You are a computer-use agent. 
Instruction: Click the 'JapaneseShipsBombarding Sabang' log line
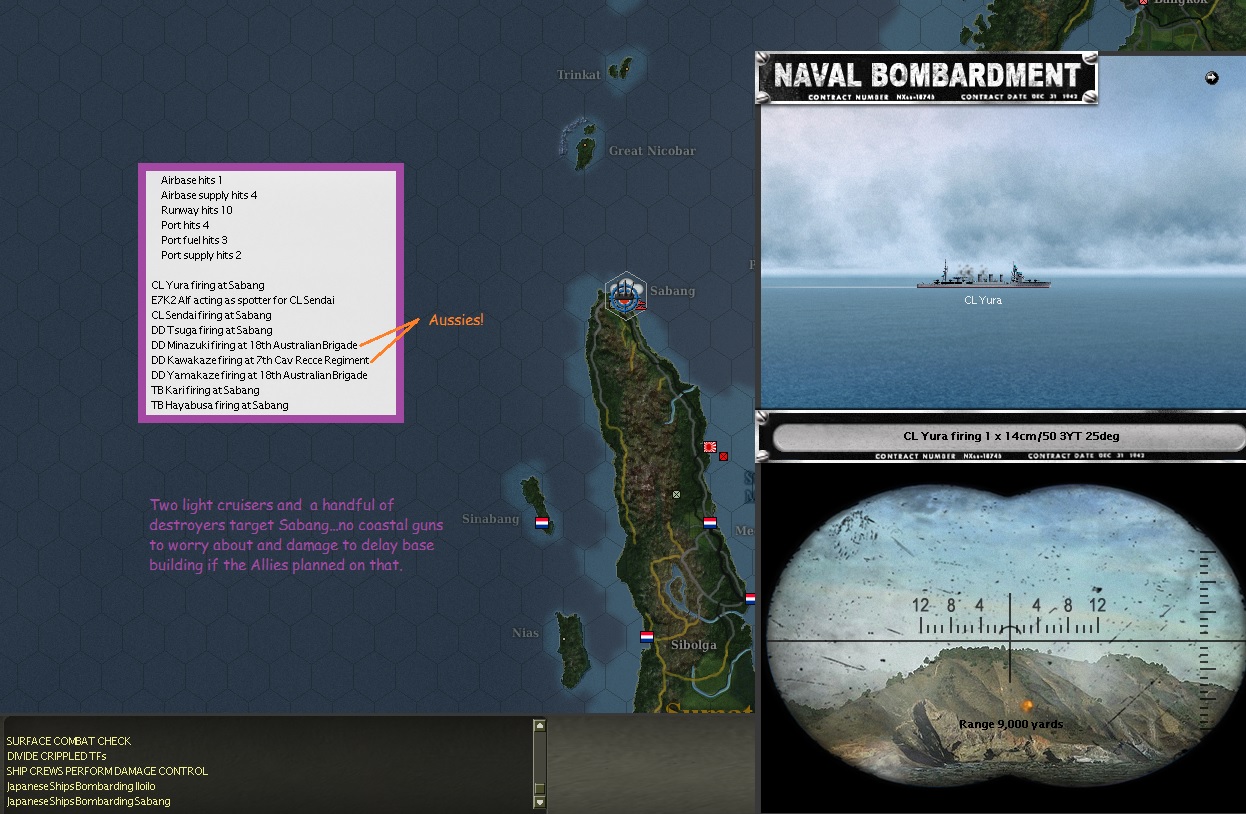click(89, 801)
